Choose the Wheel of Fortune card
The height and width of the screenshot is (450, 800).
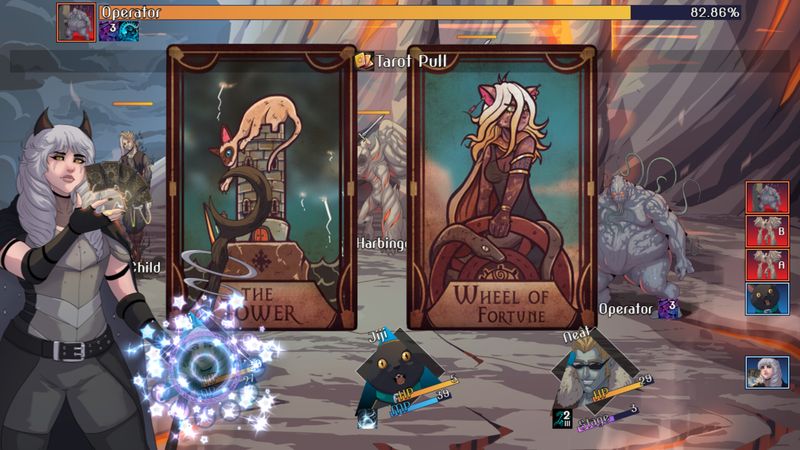501,187
